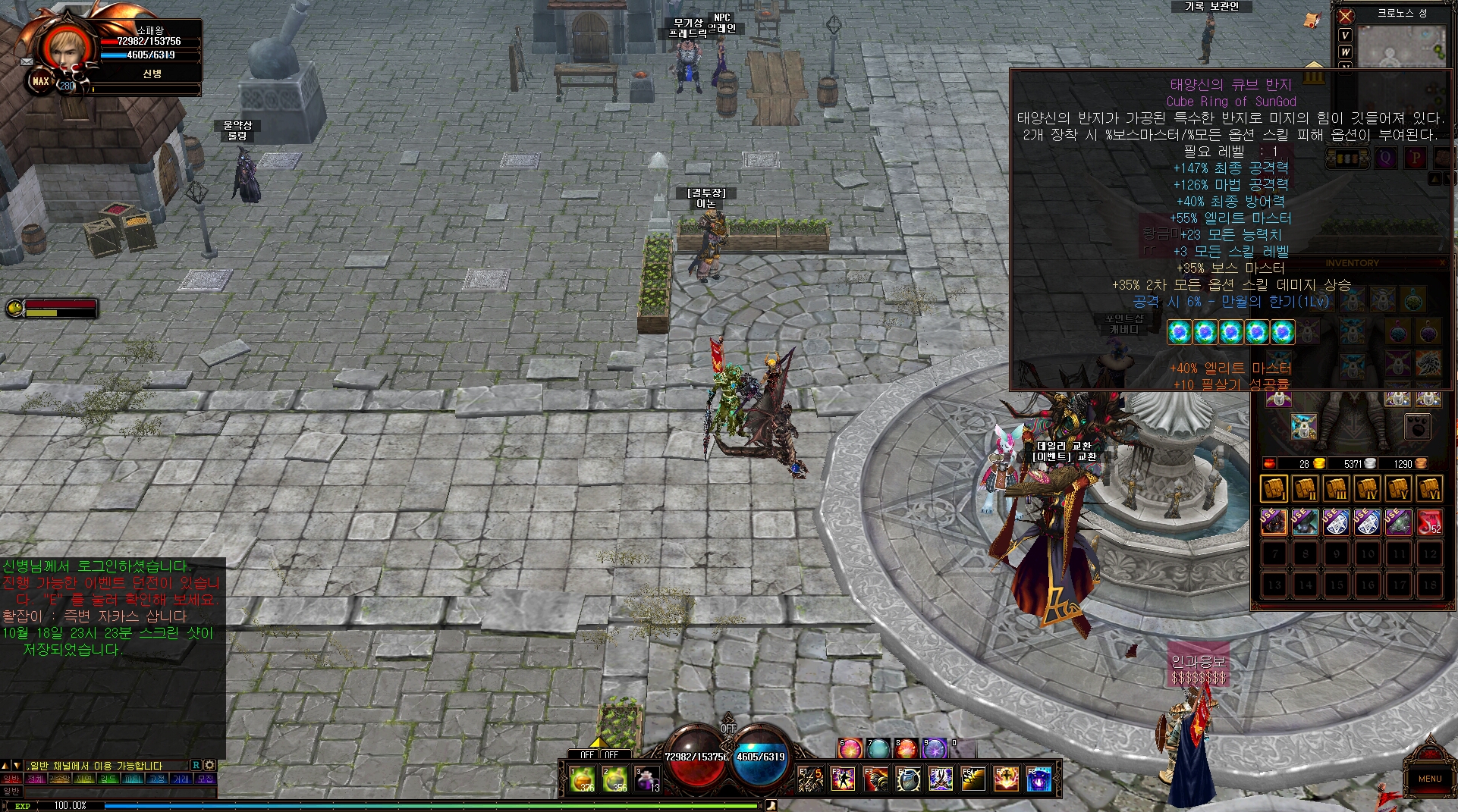Select the 거래 chat tab
This screenshot has width=1458, height=812.
[181, 779]
